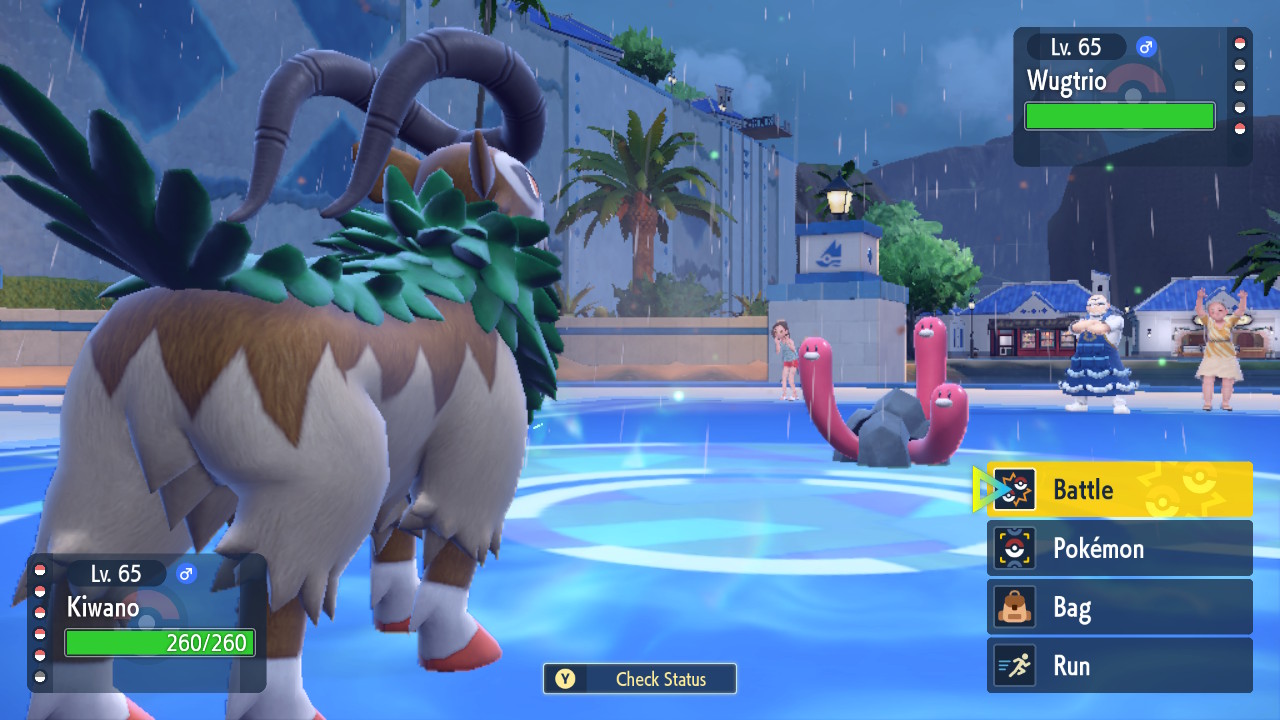Choose Run to flee the battle
Screen dimensions: 1280x720
click(1119, 666)
